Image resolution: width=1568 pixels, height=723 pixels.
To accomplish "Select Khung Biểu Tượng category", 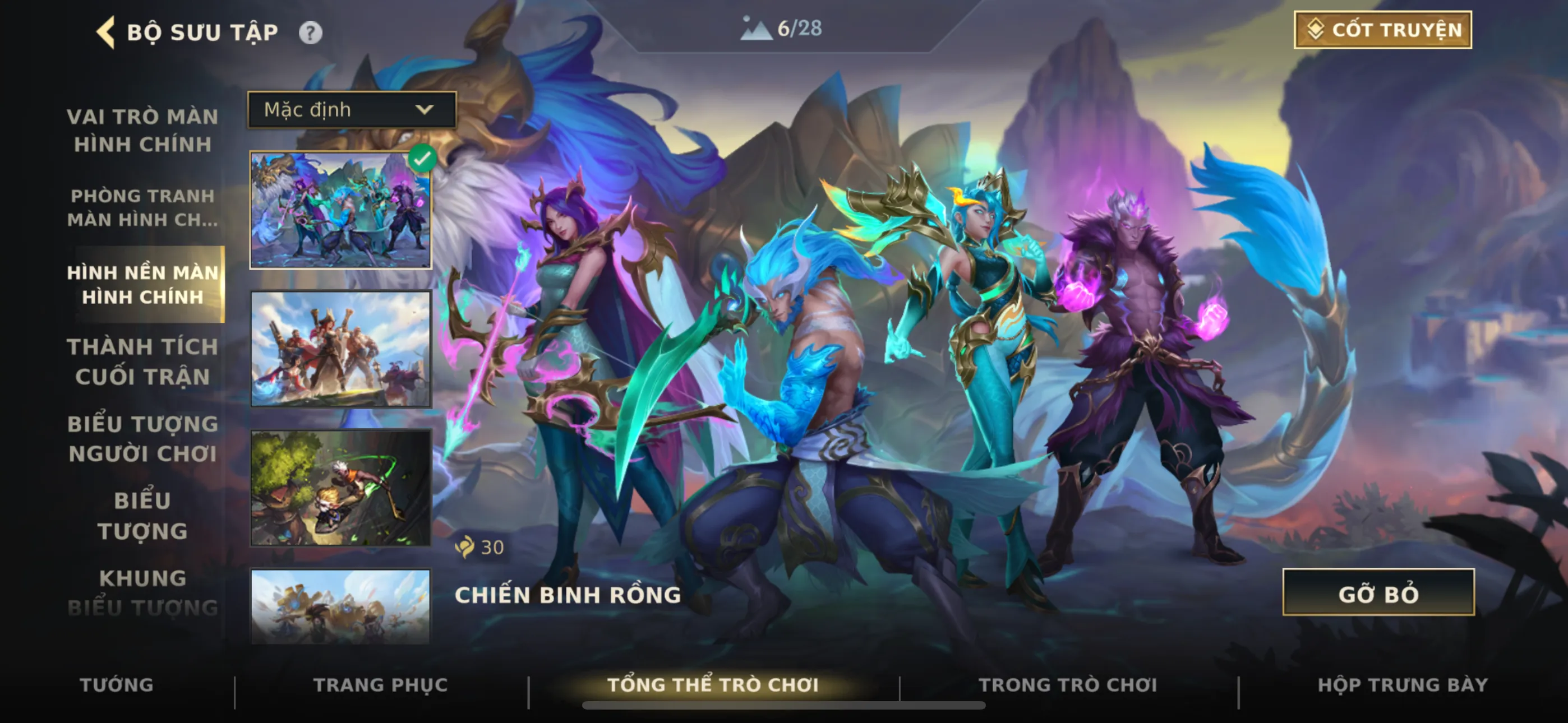I will tap(142, 592).
